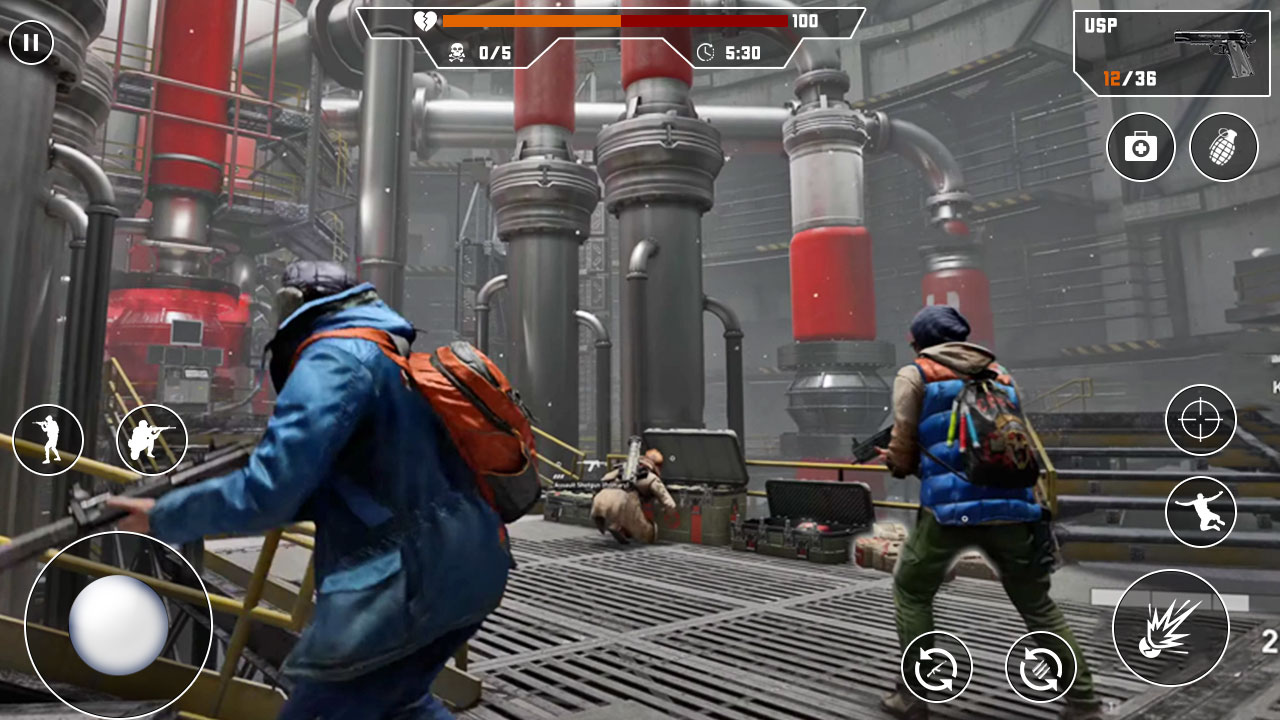Pause the game
The image size is (1280, 720).
[31, 42]
